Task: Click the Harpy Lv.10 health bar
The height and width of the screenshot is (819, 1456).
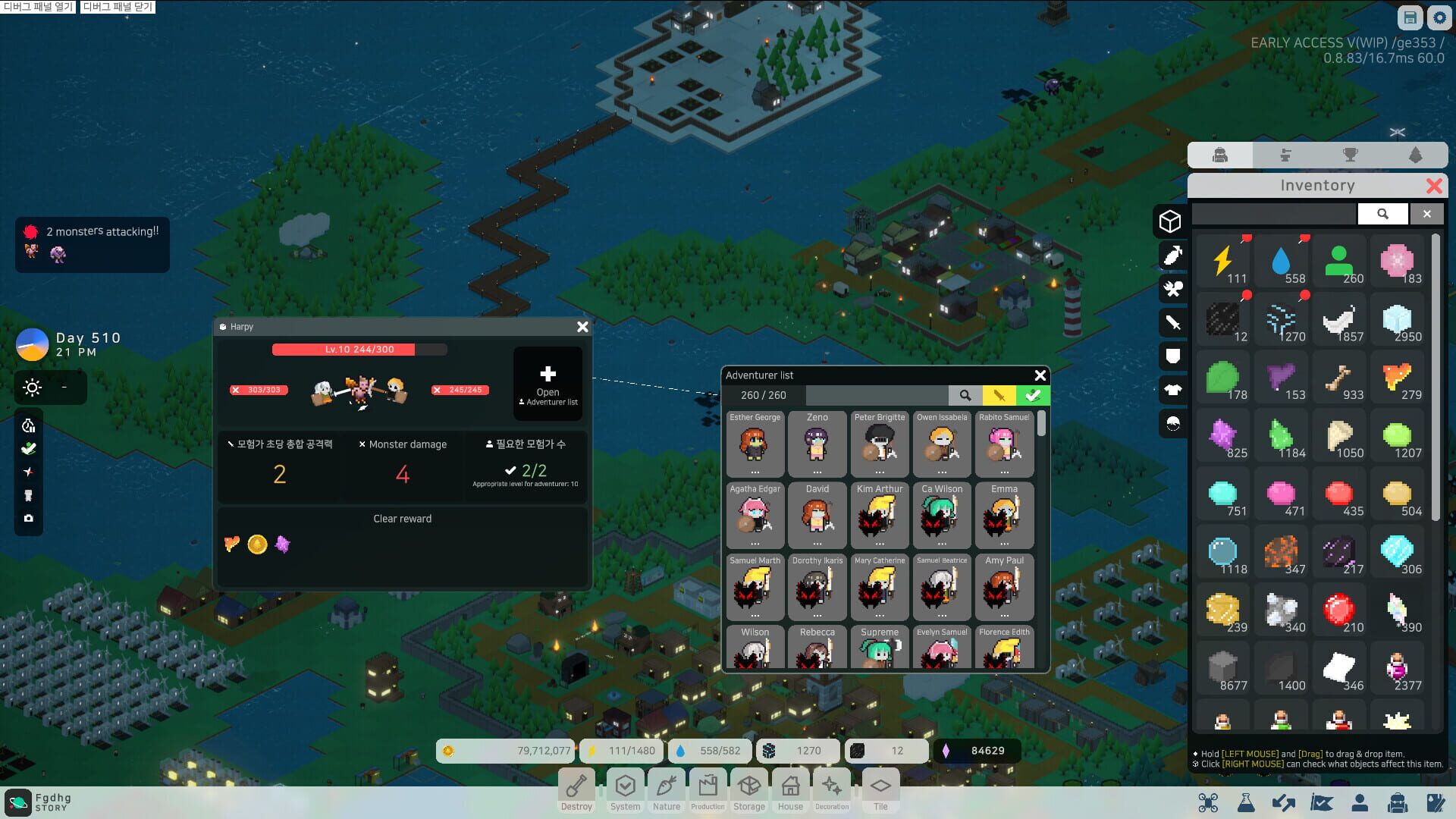Action: click(359, 350)
